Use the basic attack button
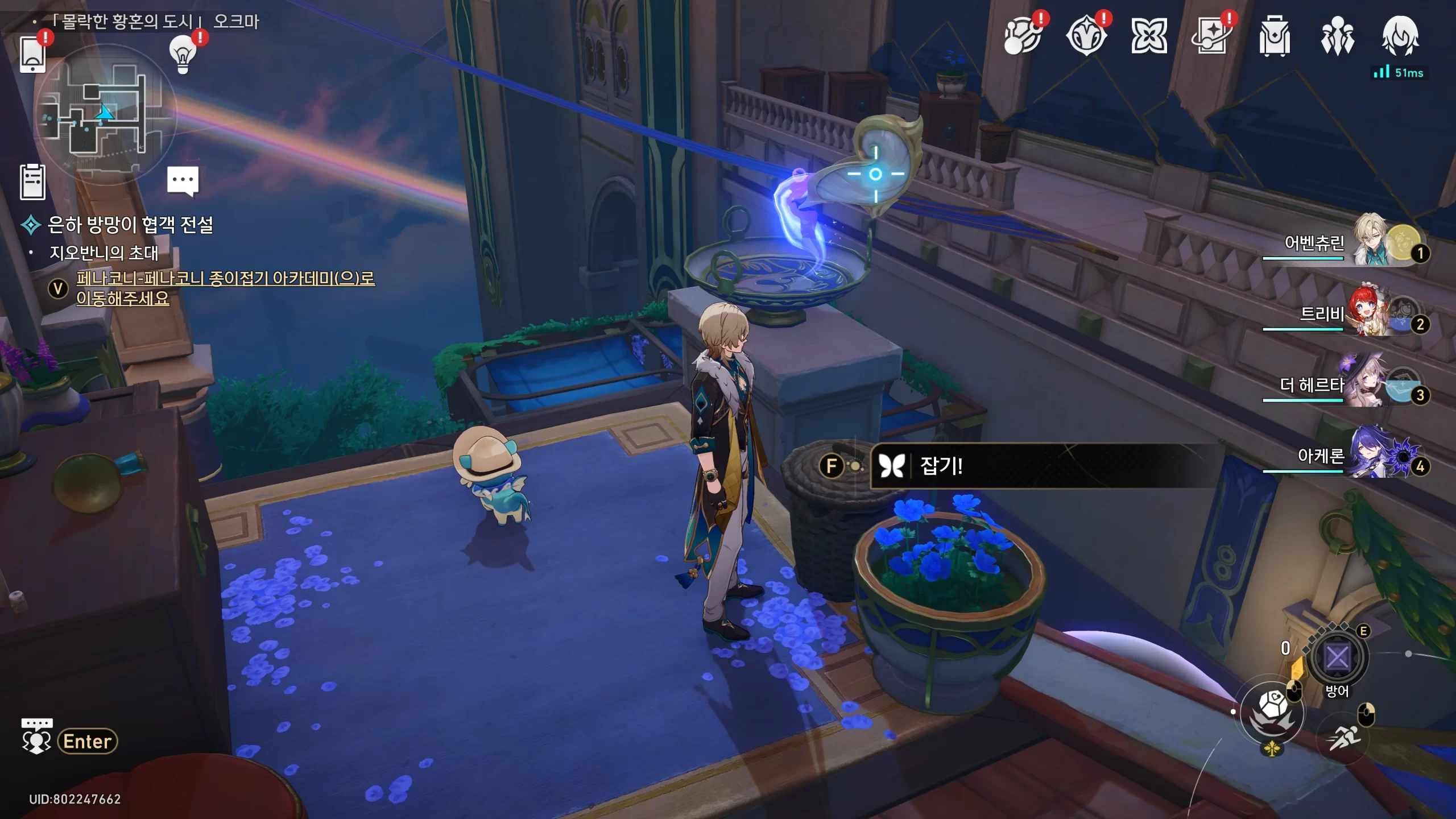Viewport: 1456px width, 819px height. [x=1272, y=712]
